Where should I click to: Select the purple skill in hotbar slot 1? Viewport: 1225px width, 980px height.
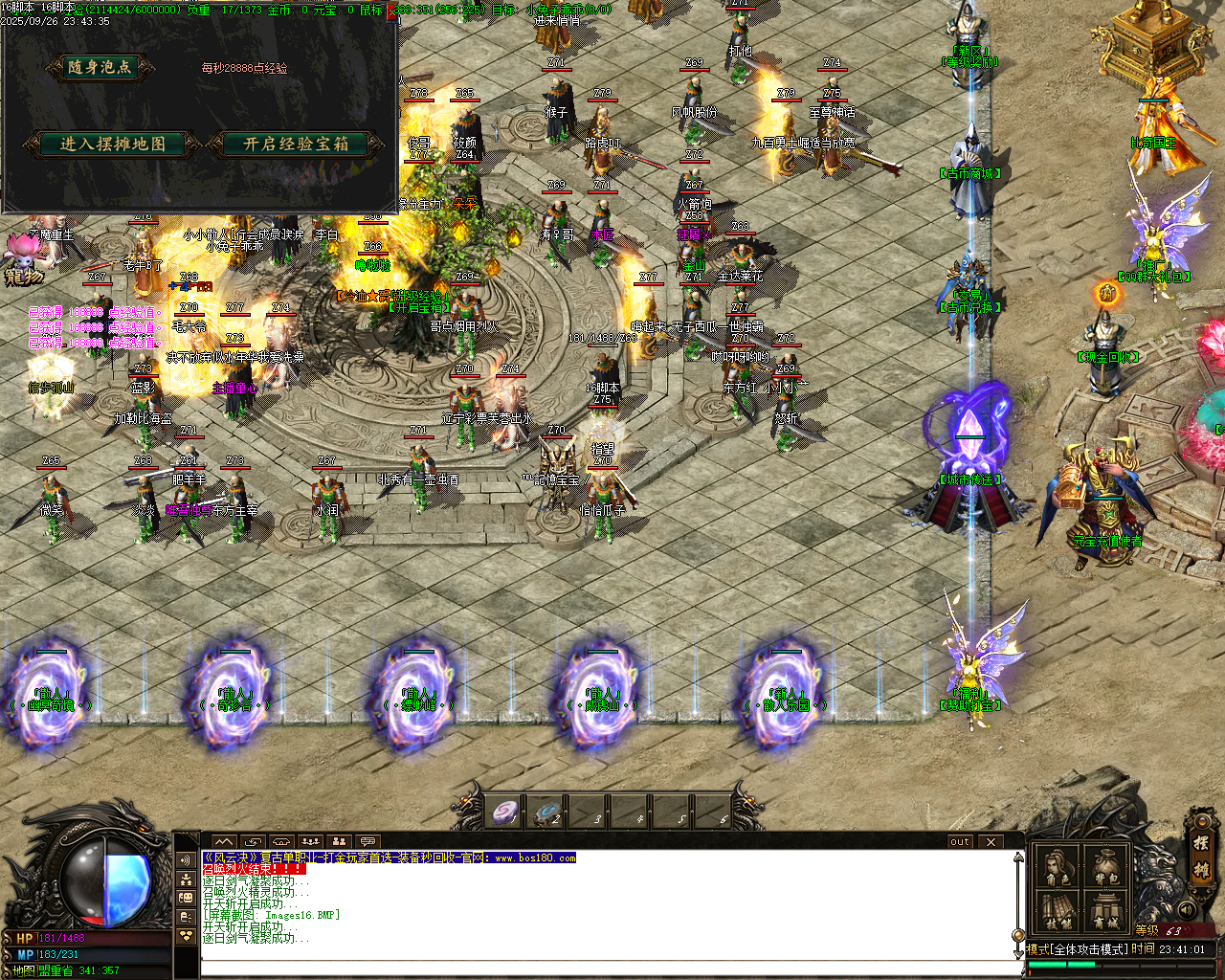[x=504, y=812]
